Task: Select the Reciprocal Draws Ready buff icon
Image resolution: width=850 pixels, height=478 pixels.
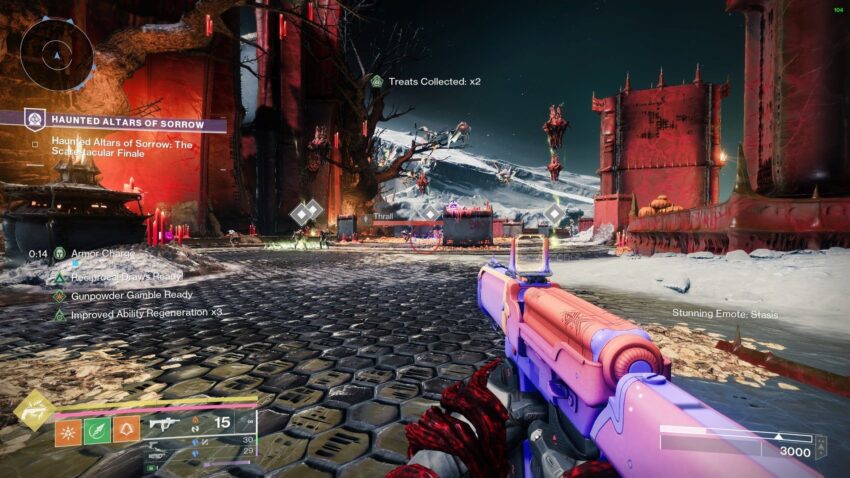Action: [60, 275]
